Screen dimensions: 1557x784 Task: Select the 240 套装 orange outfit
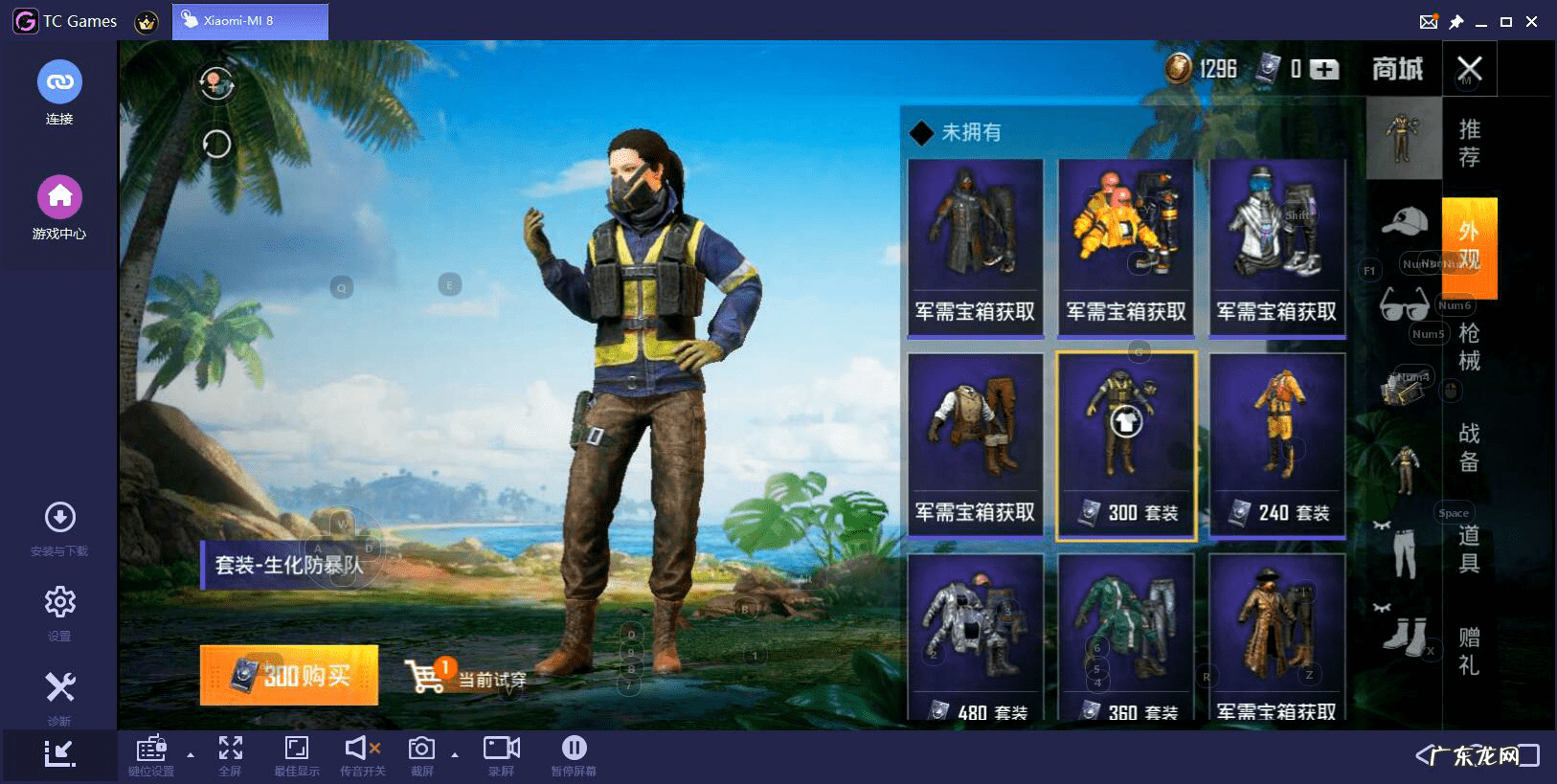[1276, 445]
